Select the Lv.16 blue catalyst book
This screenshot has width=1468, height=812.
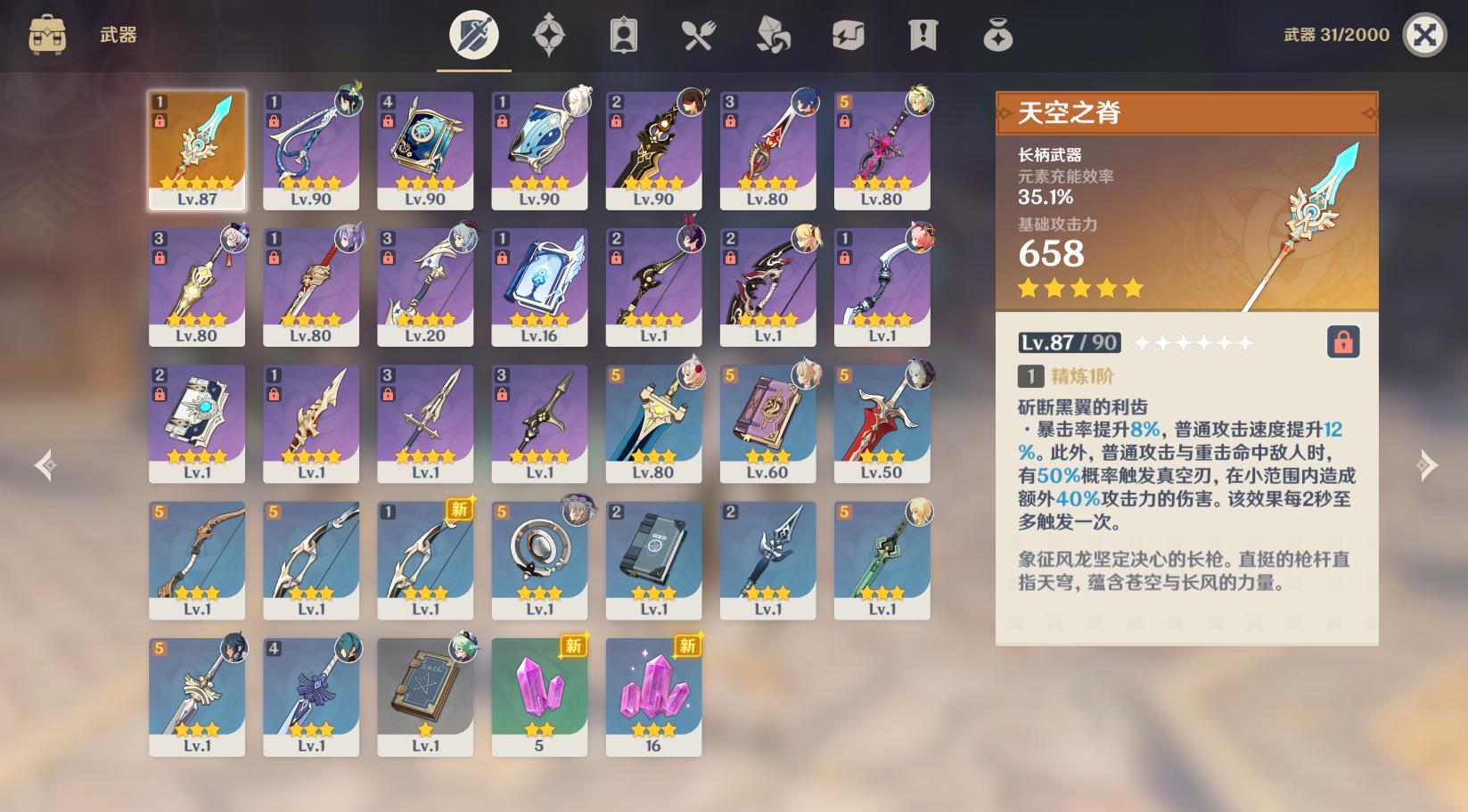[x=539, y=287]
